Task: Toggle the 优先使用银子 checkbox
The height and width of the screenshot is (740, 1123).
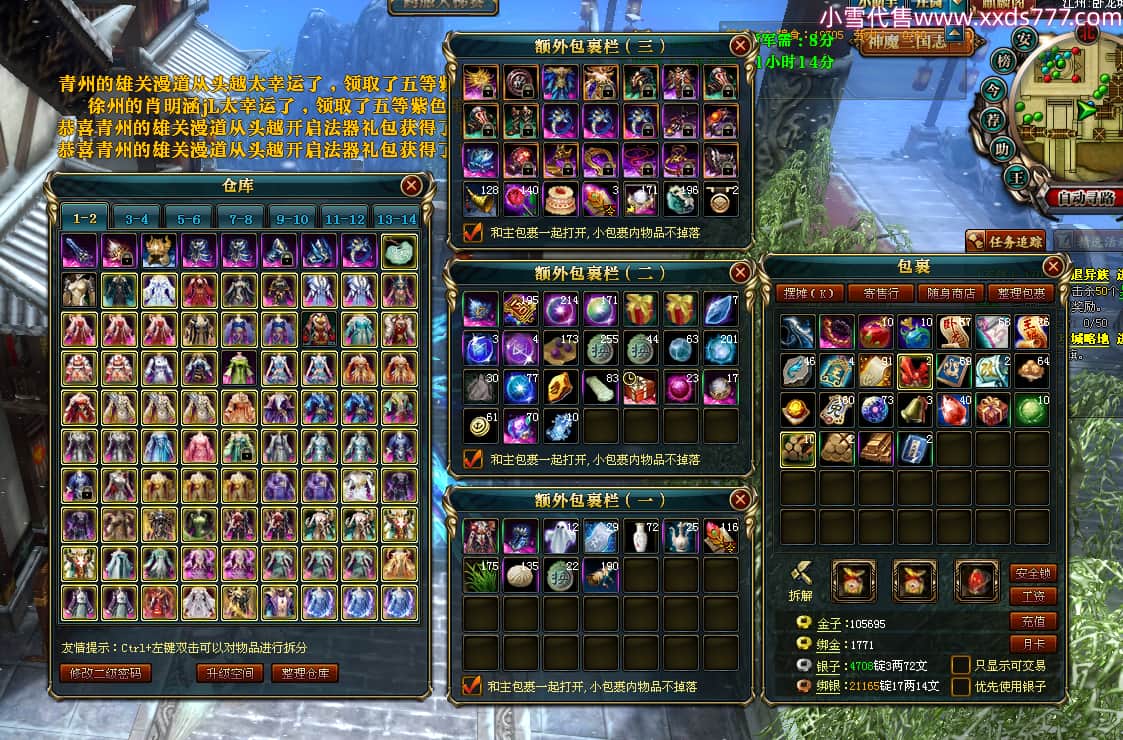Action: click(x=960, y=686)
